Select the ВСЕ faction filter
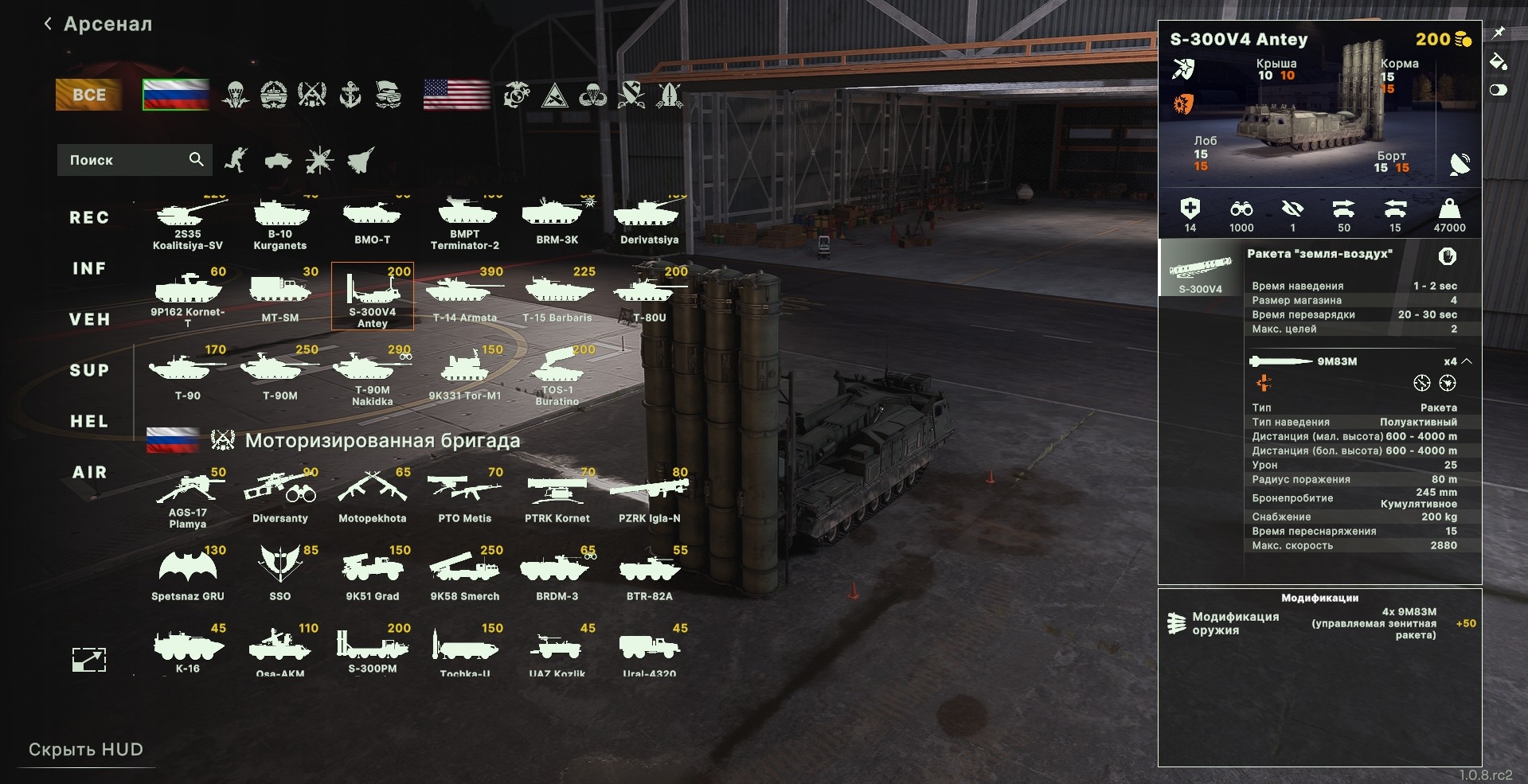This screenshot has width=1528, height=784. click(x=88, y=95)
